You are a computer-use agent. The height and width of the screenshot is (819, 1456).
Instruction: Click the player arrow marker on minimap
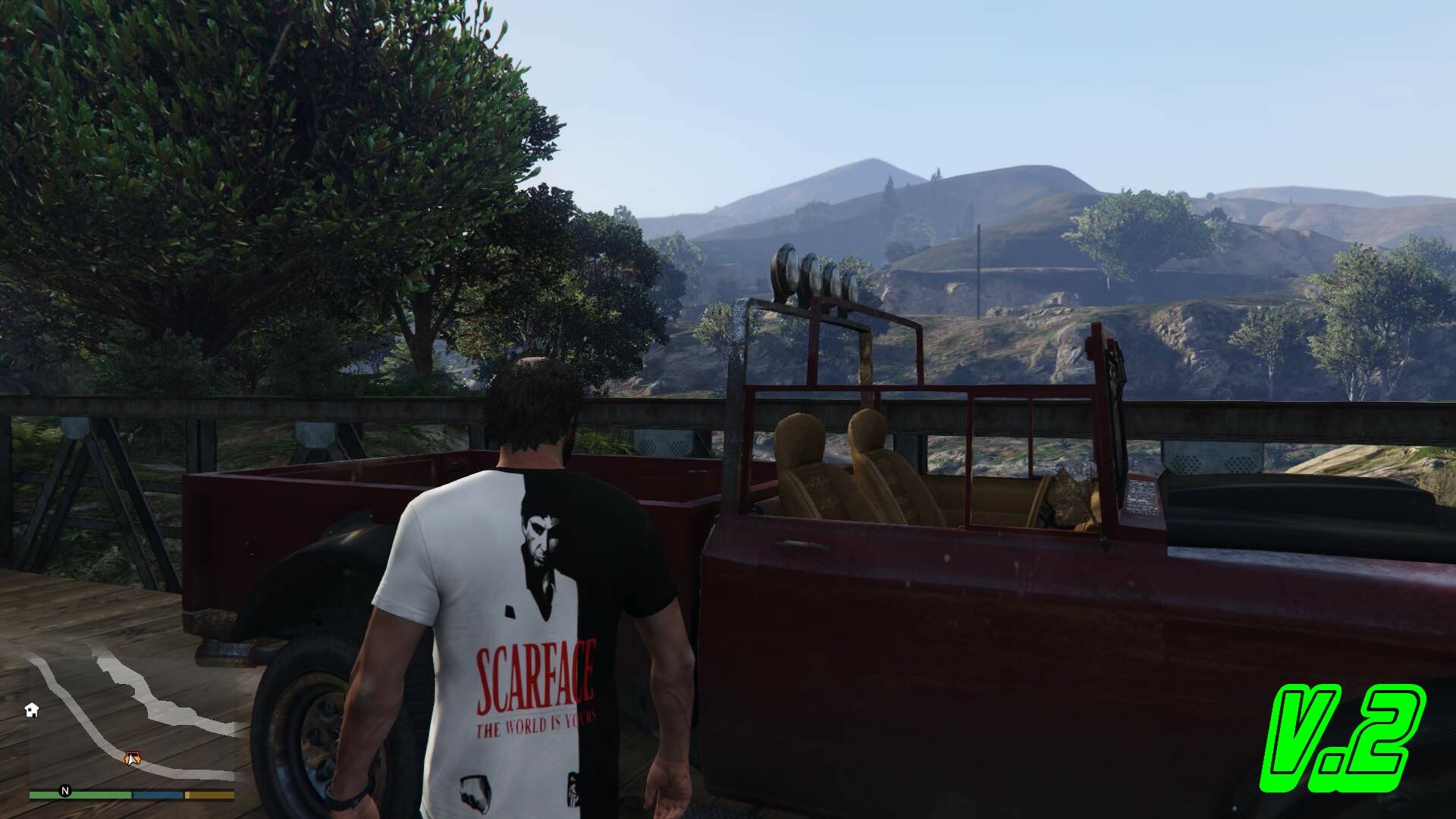pos(132,757)
